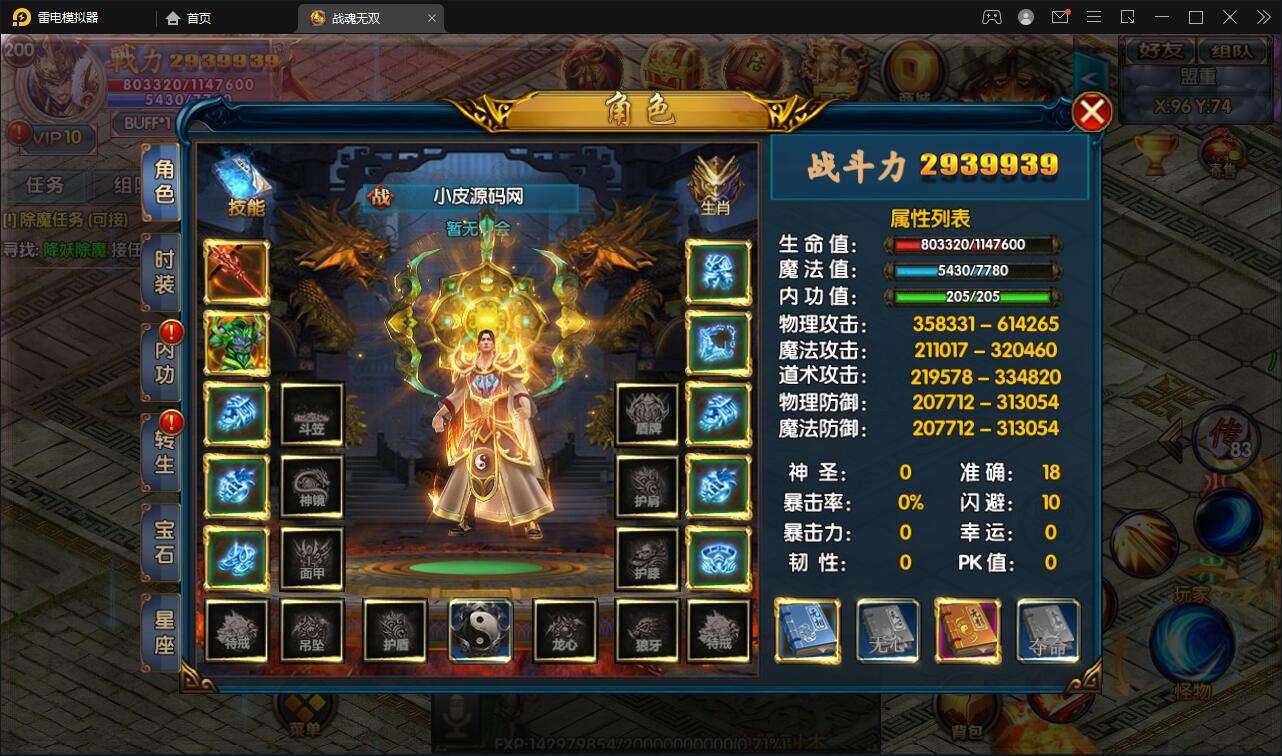Click the empty 狼牙 slot
The width and height of the screenshot is (1282, 756).
tap(647, 631)
